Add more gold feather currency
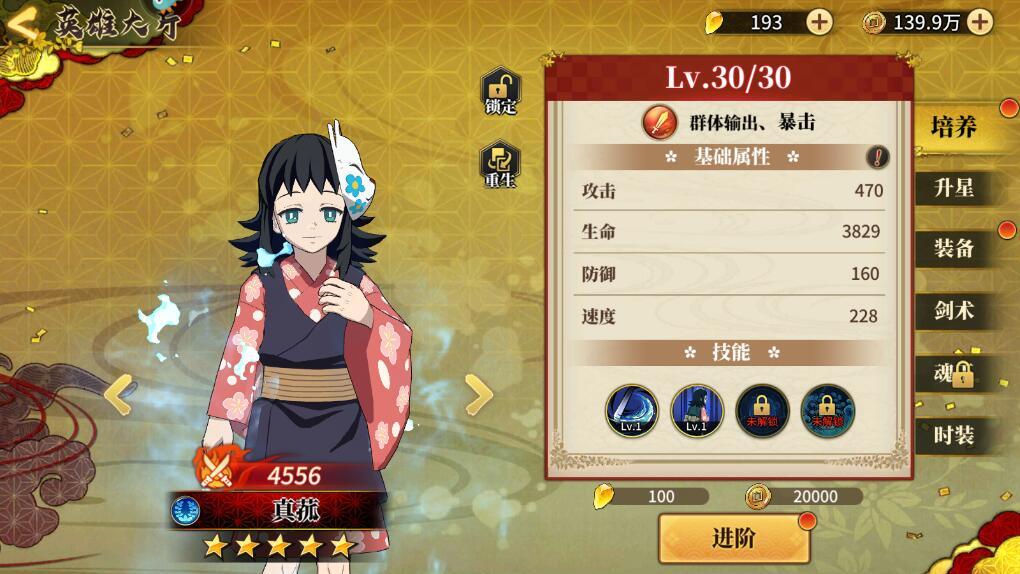1020x574 pixels. click(x=819, y=22)
